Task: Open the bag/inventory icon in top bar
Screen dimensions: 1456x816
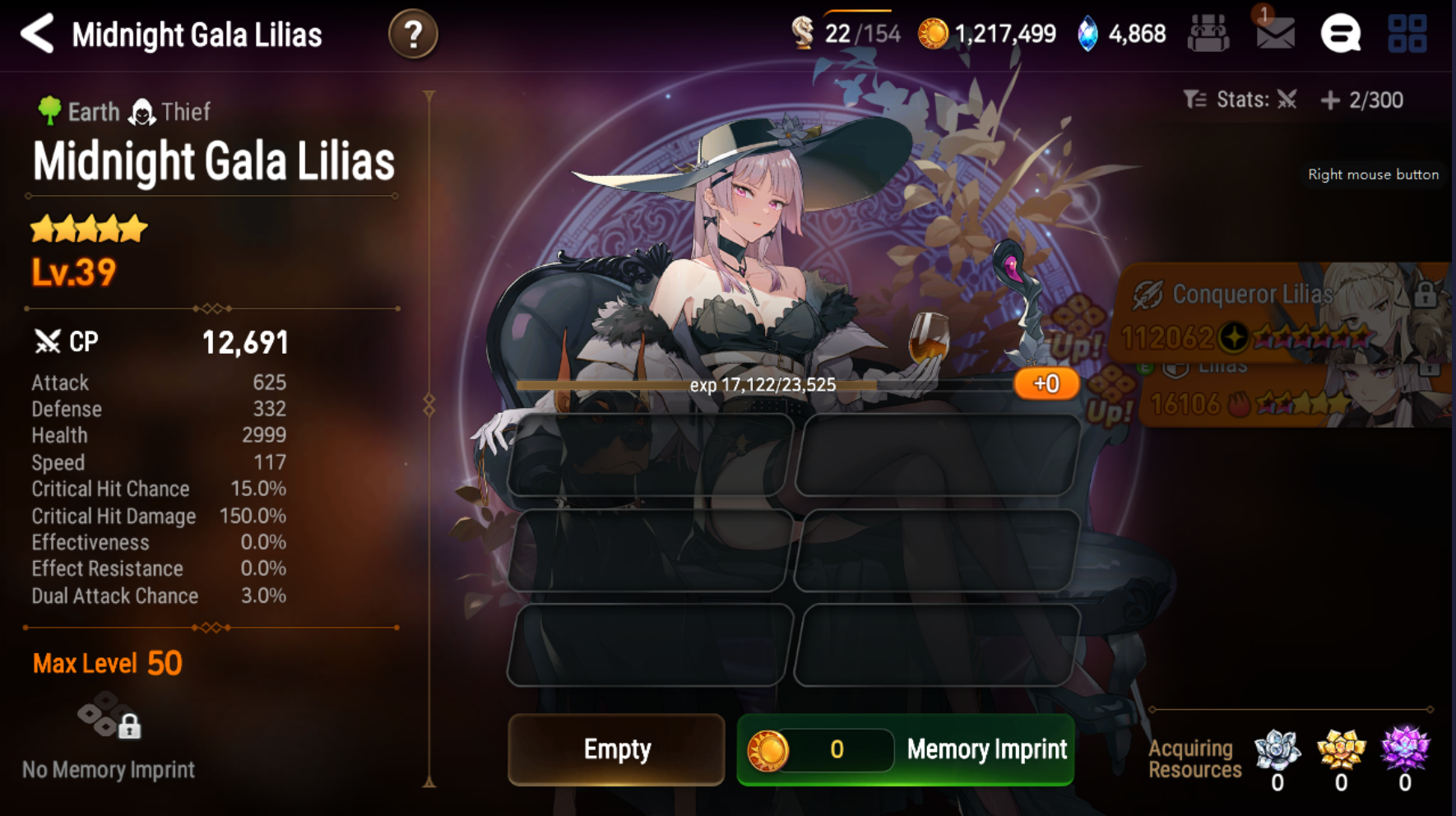Action: click(1208, 33)
